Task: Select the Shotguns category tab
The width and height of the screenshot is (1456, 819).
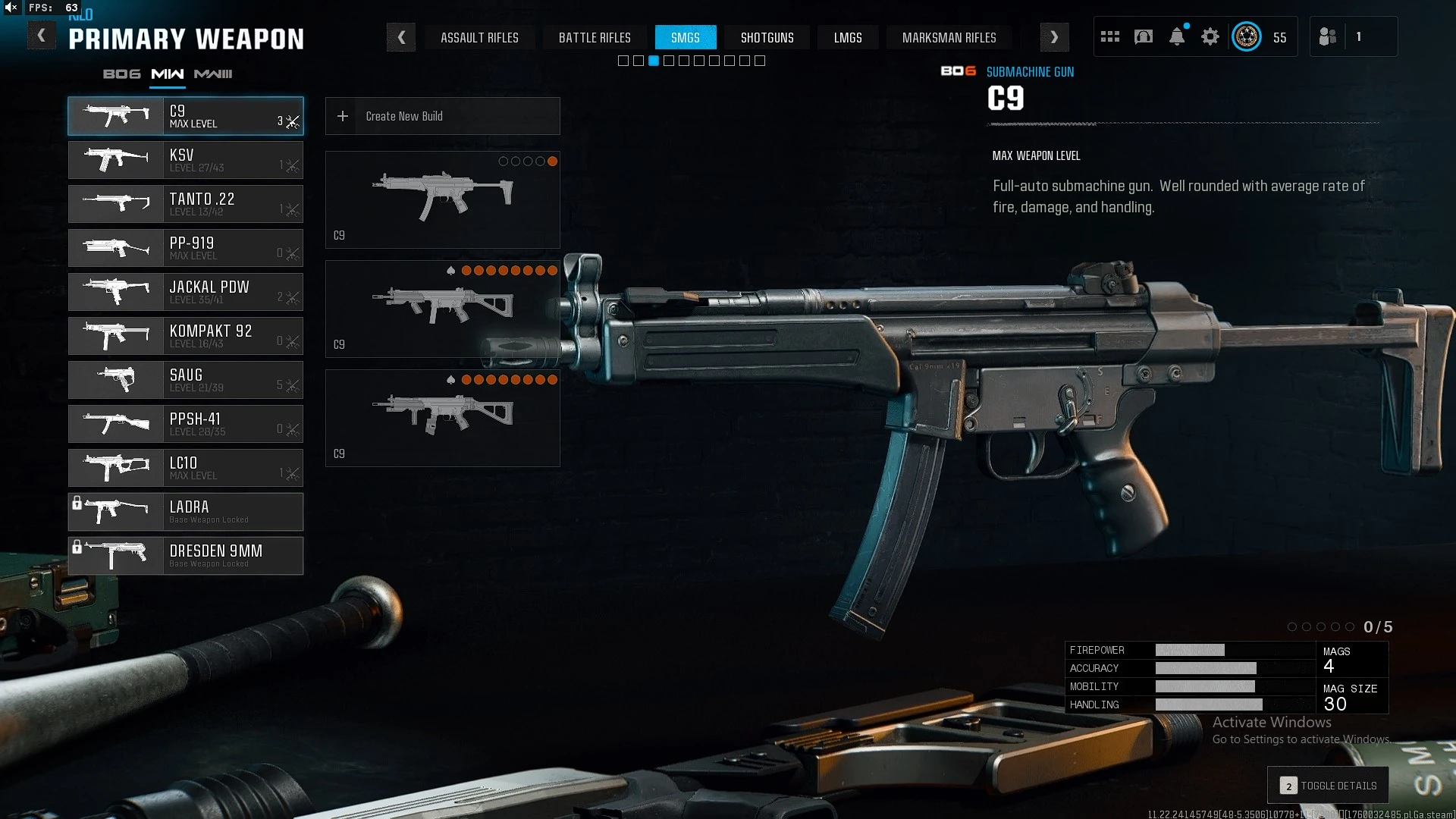Action: coord(767,37)
